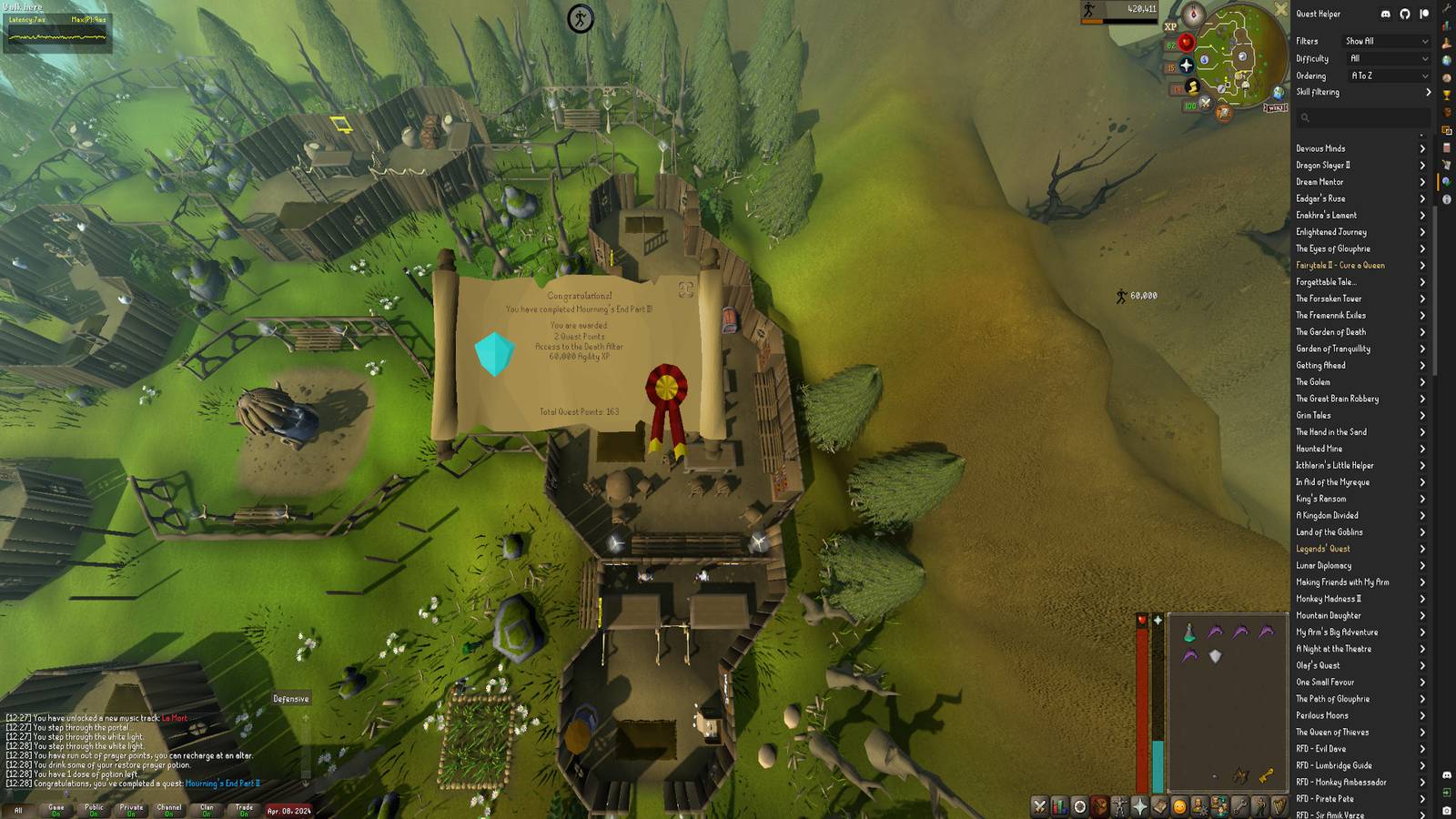Expand the Skill filtering section
Viewport: 1456px width, 819px height.
1362,92
